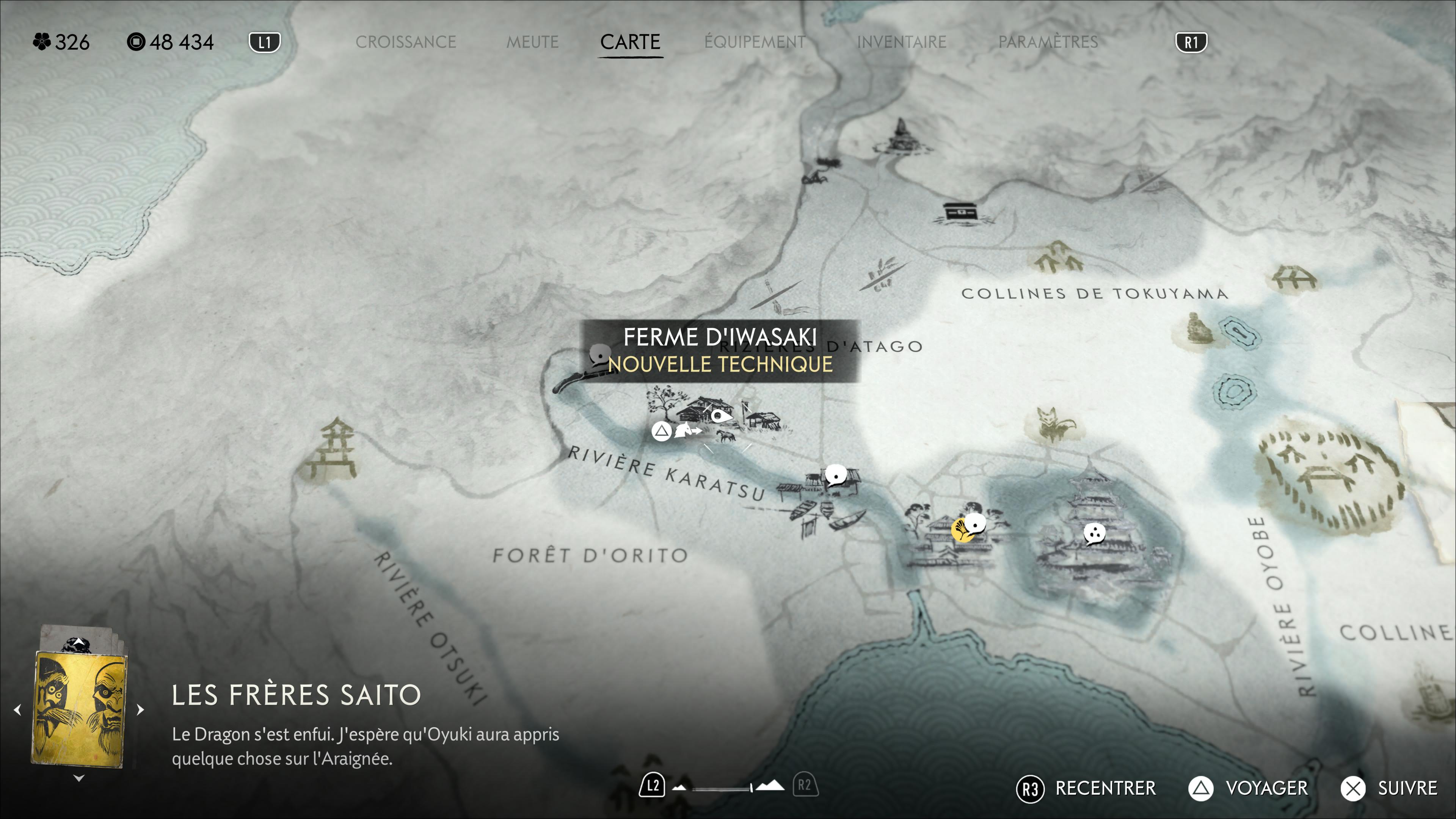
Task: Go to the Équipement tab
Action: click(x=755, y=42)
